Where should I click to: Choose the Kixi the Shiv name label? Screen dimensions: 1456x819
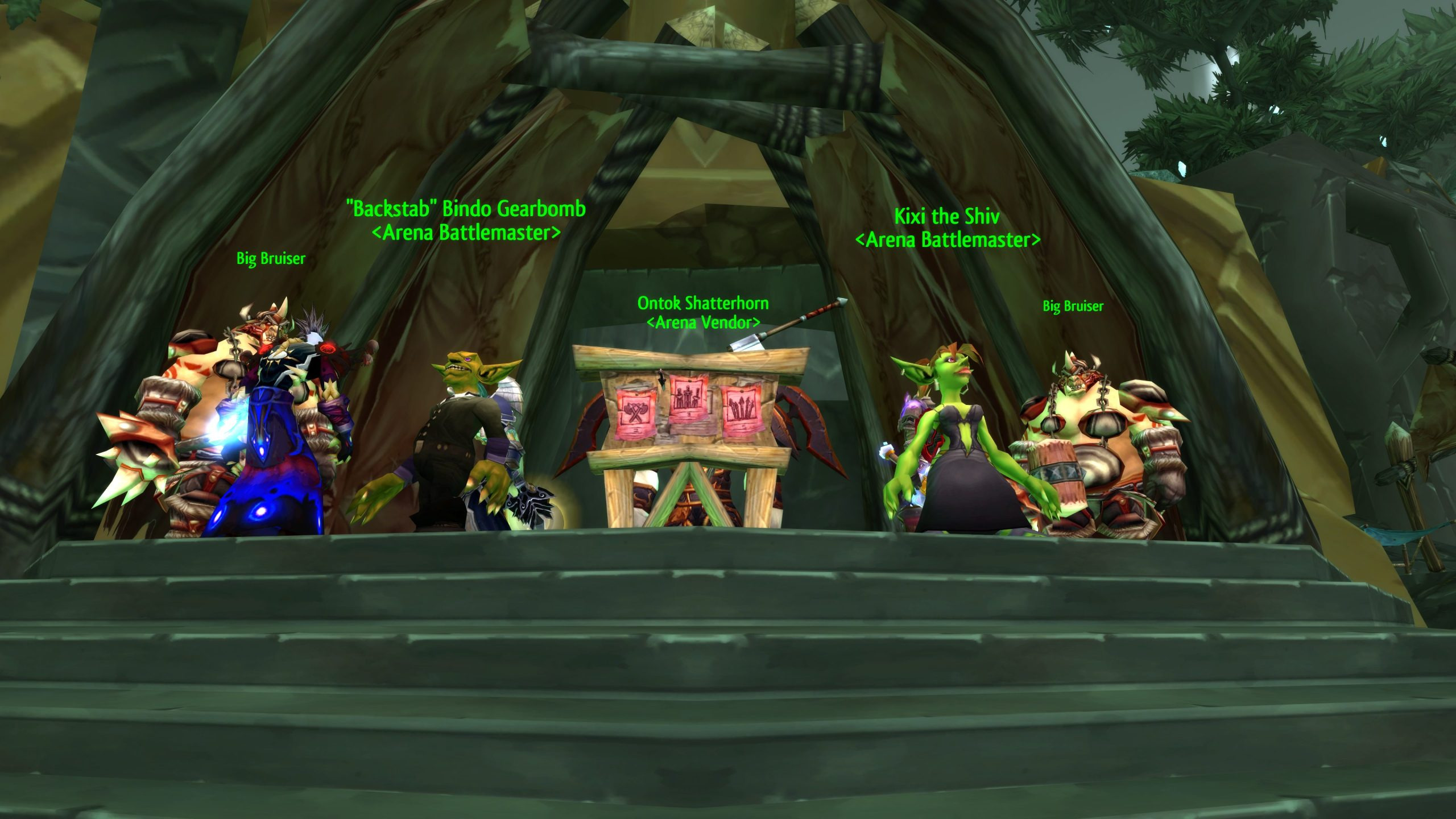[947, 217]
